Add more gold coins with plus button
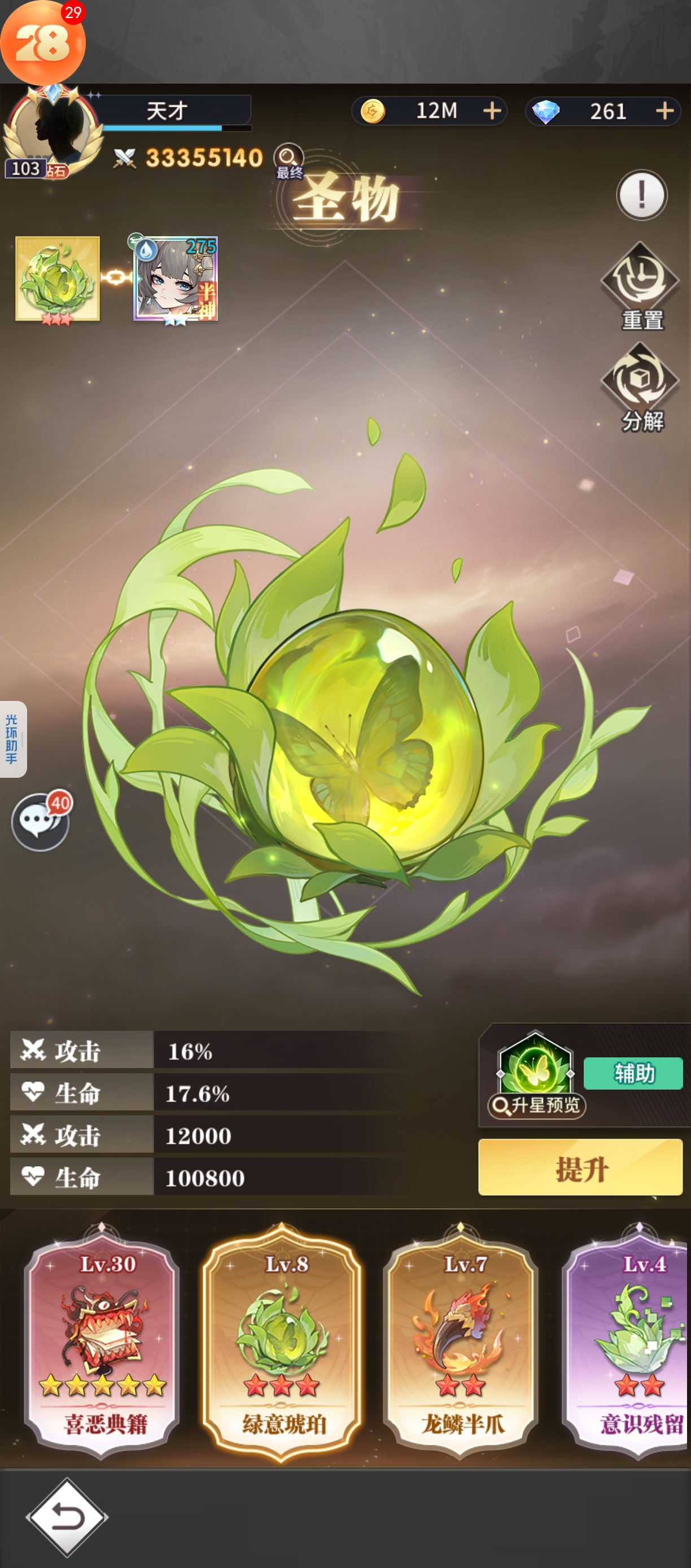 492,111
